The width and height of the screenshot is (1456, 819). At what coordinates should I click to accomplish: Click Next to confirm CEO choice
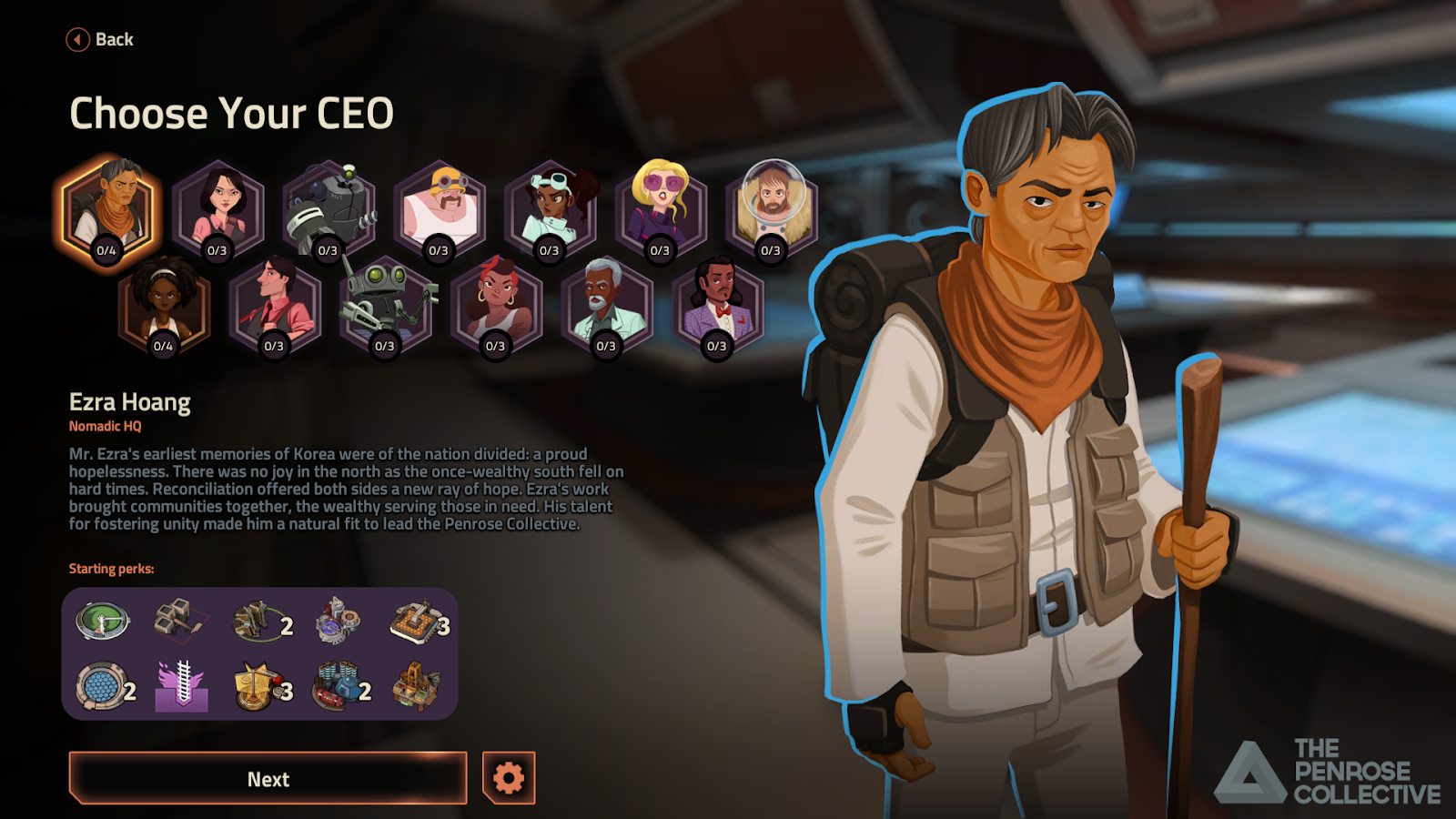pyautogui.click(x=268, y=779)
